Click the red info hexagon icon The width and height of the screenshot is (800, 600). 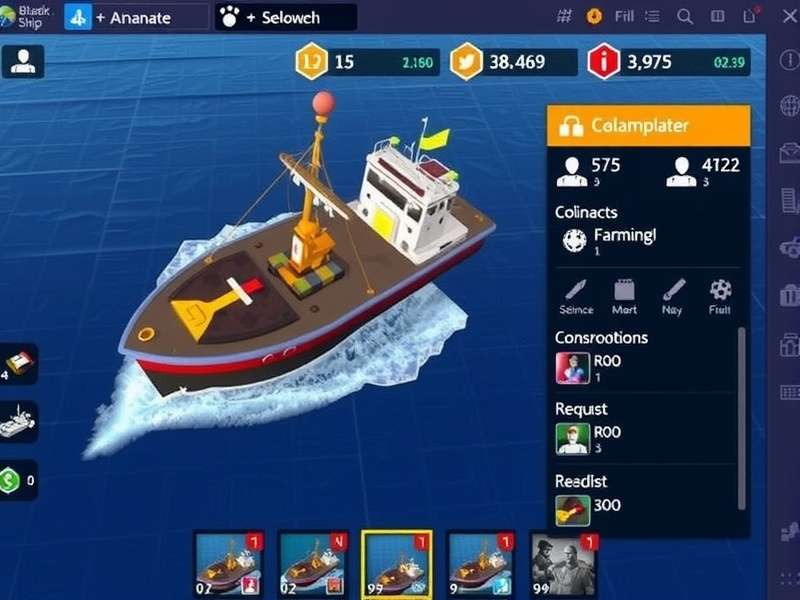coord(604,62)
